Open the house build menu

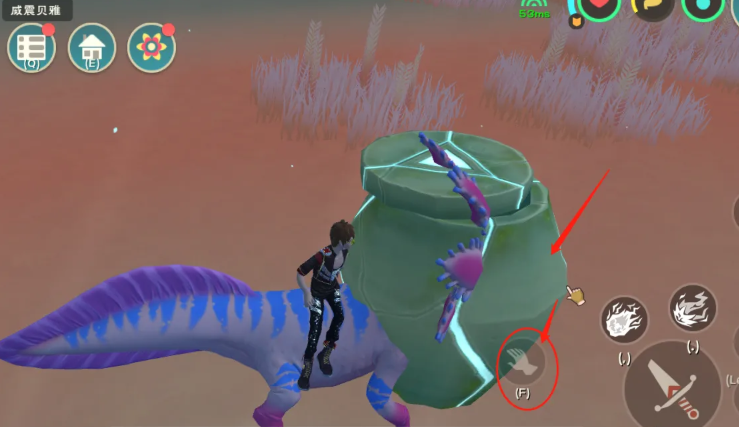92,48
